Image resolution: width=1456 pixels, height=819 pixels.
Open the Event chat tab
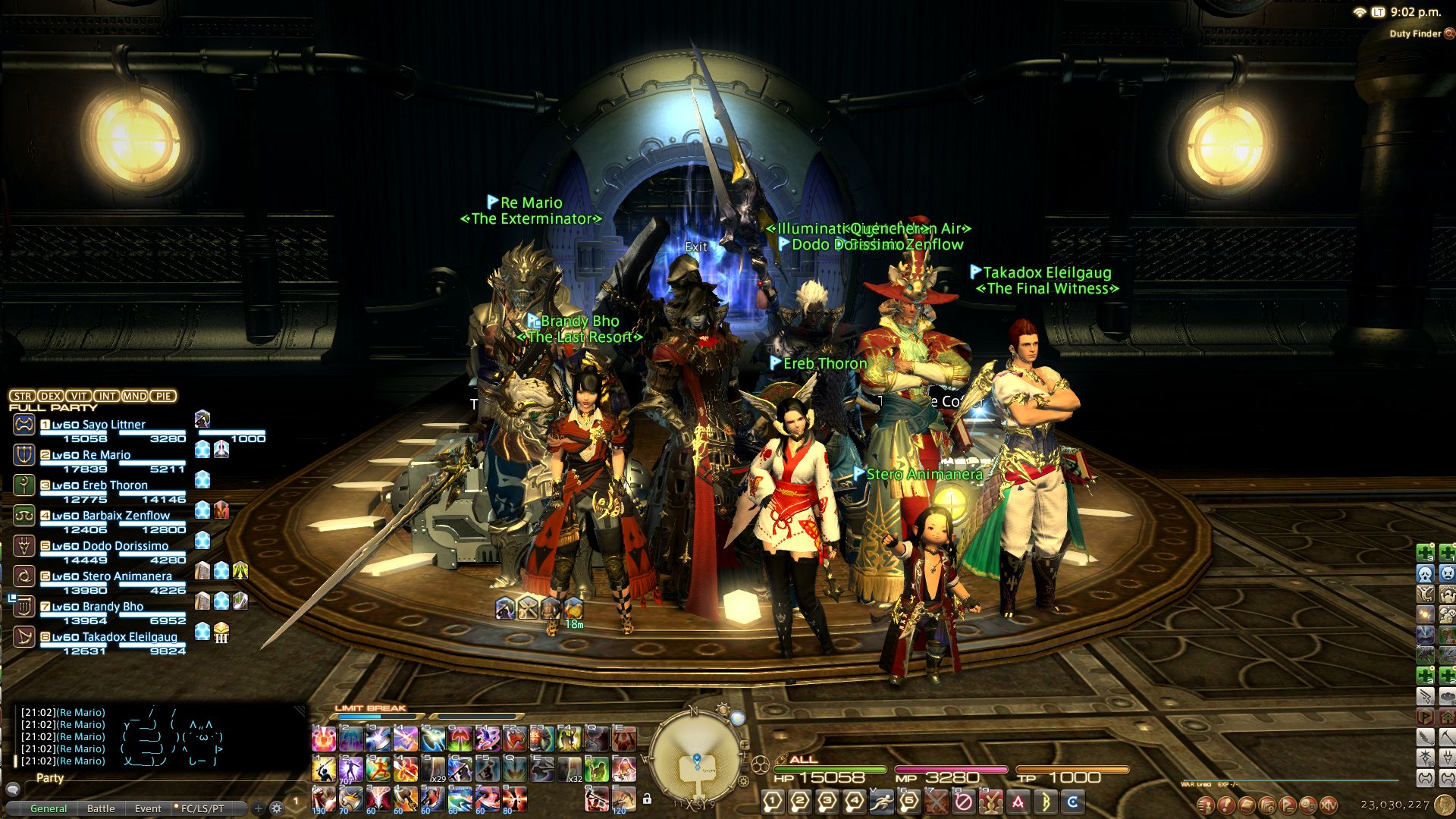(148, 808)
